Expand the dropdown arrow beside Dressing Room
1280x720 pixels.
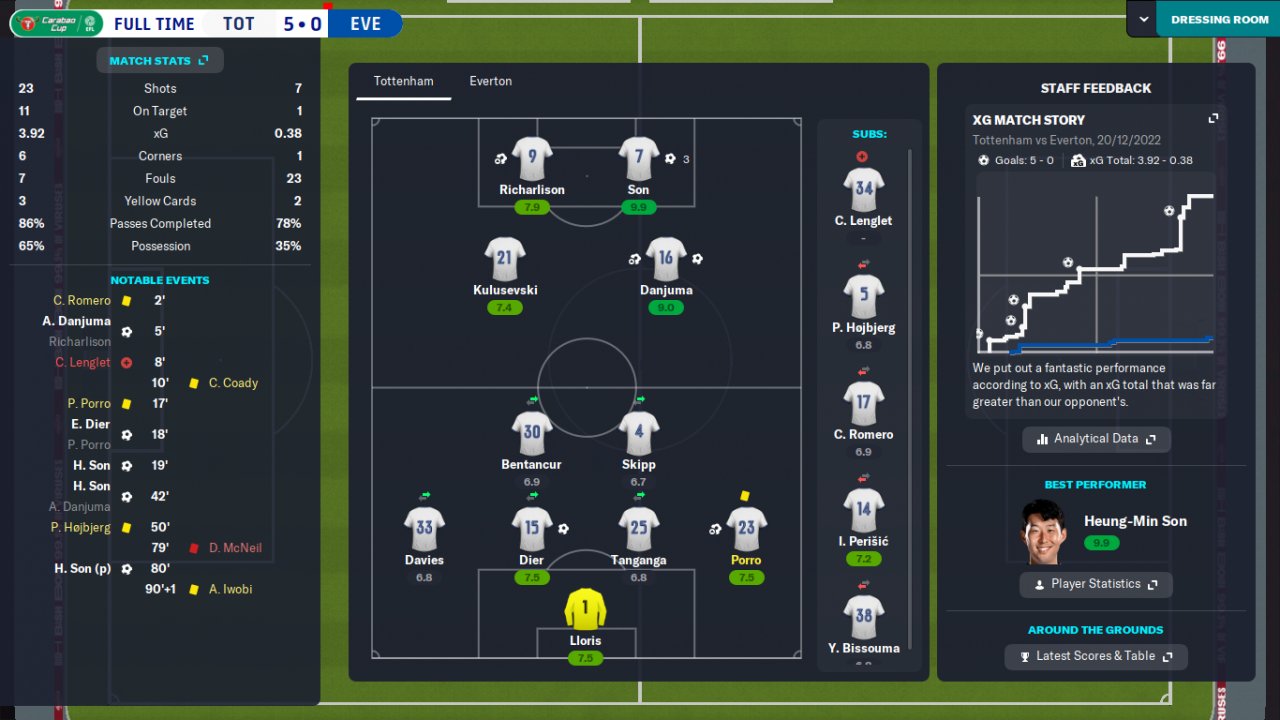[x=1143, y=19]
